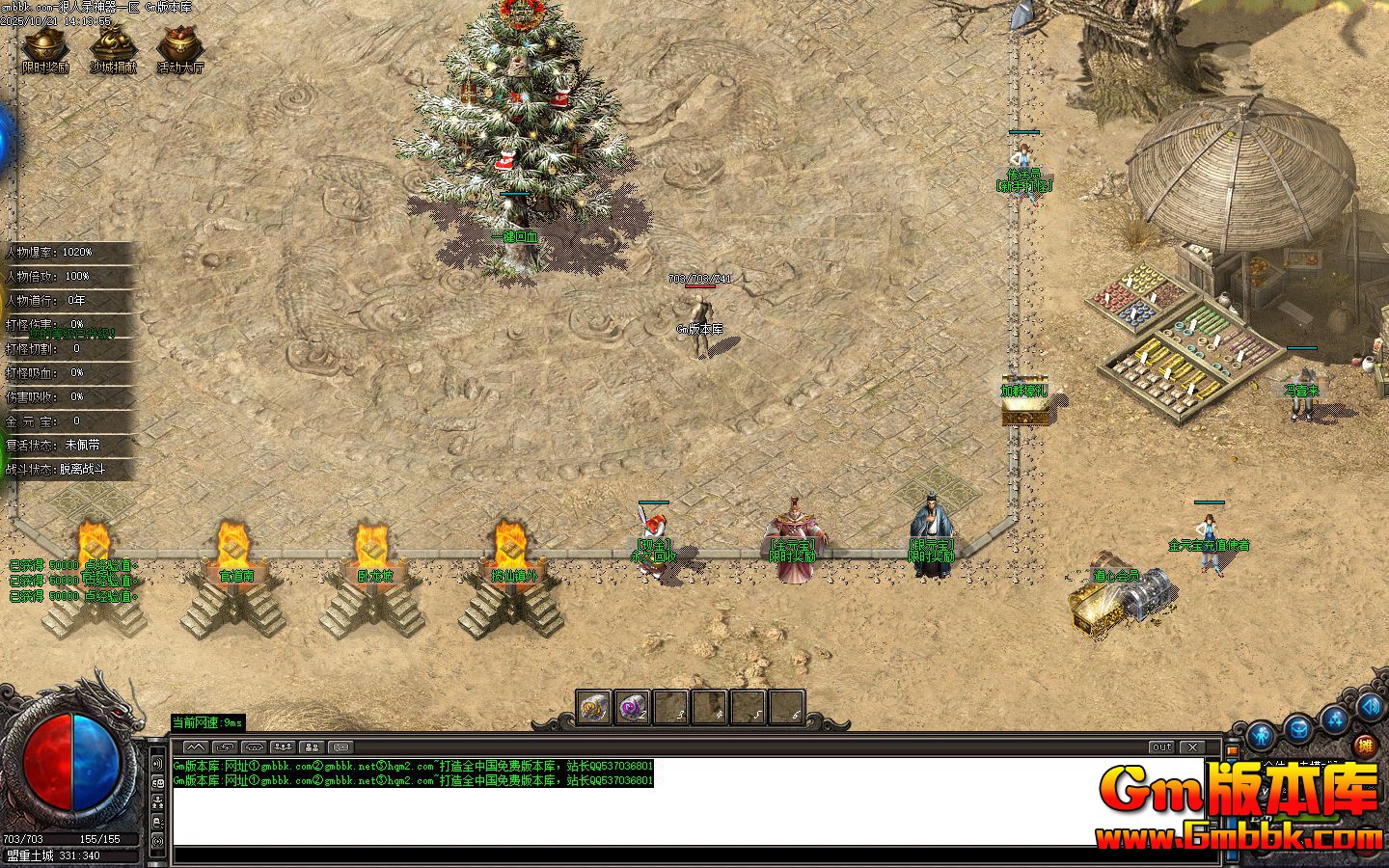This screenshot has width=1389, height=868.
Task: Open the 活动大厅 activity hall icon
Action: (x=180, y=46)
